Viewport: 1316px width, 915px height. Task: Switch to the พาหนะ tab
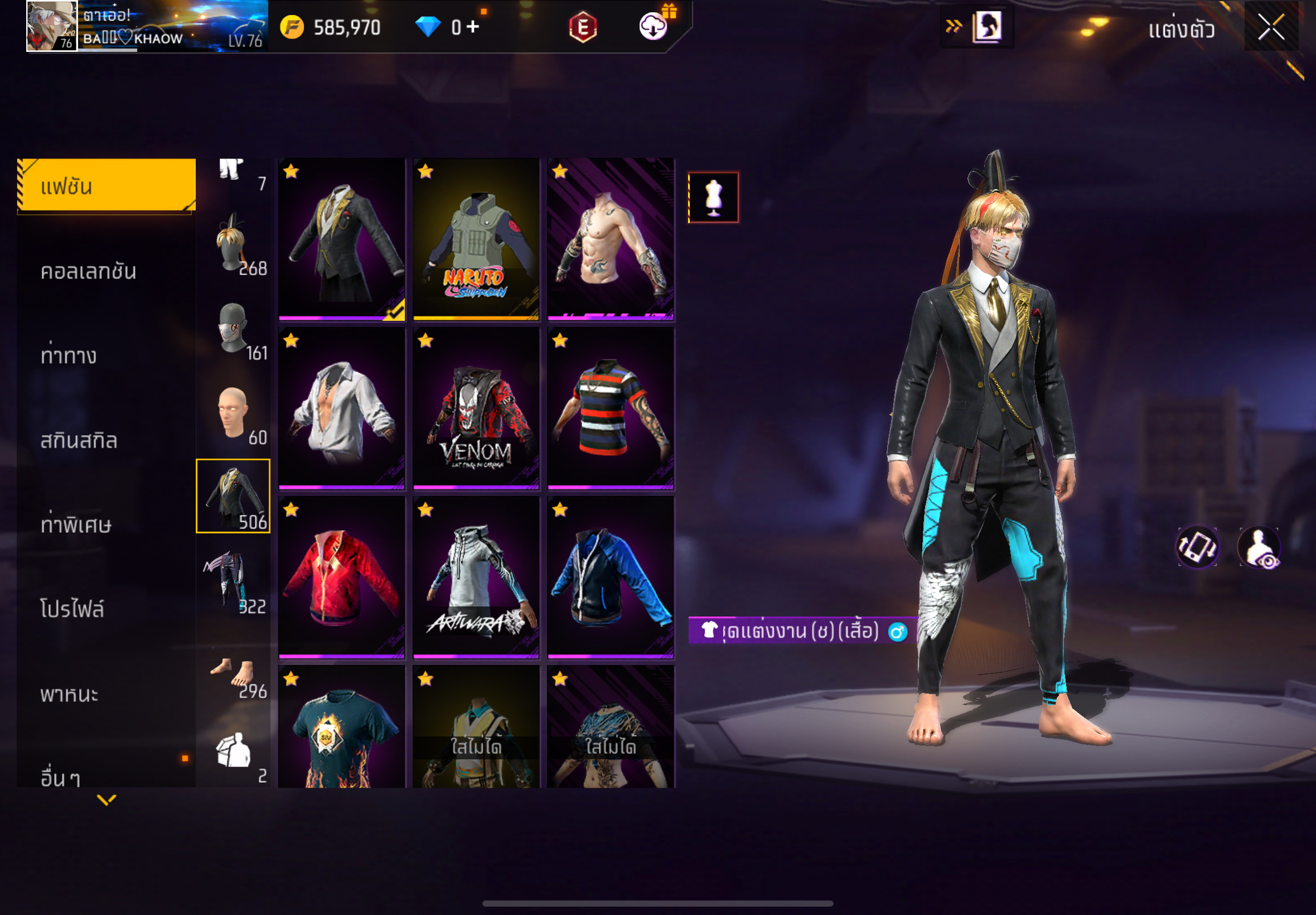pos(69,694)
